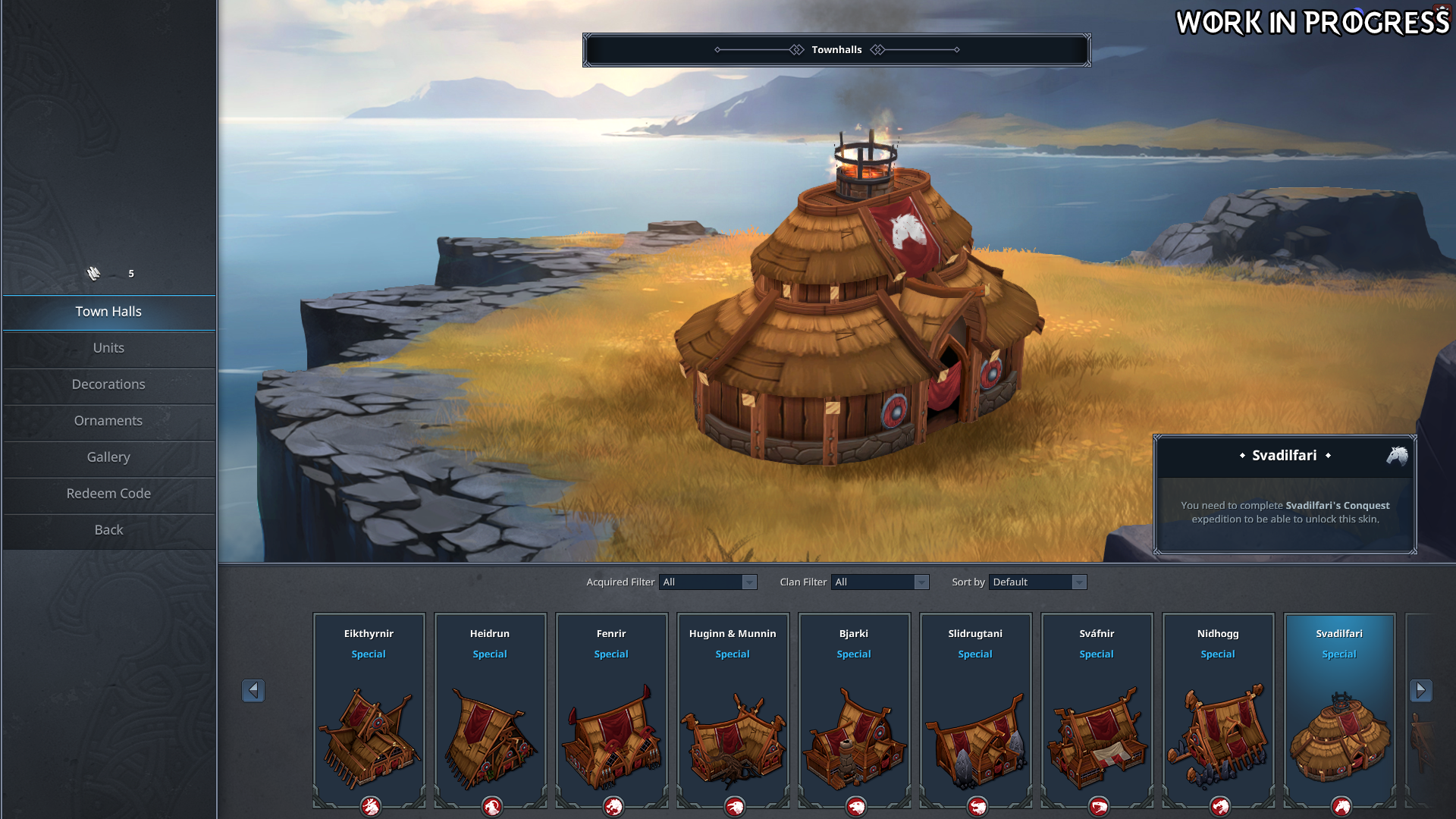Go to the Ornaments section
Viewport: 1456px width, 819px height.
(108, 421)
